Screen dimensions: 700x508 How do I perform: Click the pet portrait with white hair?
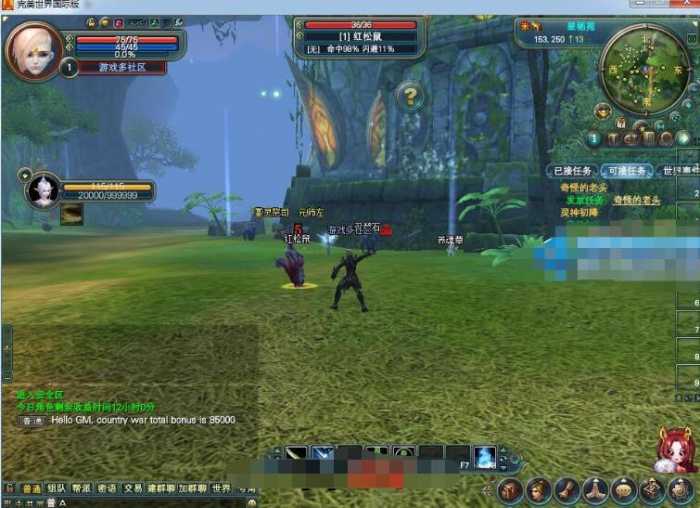tap(43, 189)
